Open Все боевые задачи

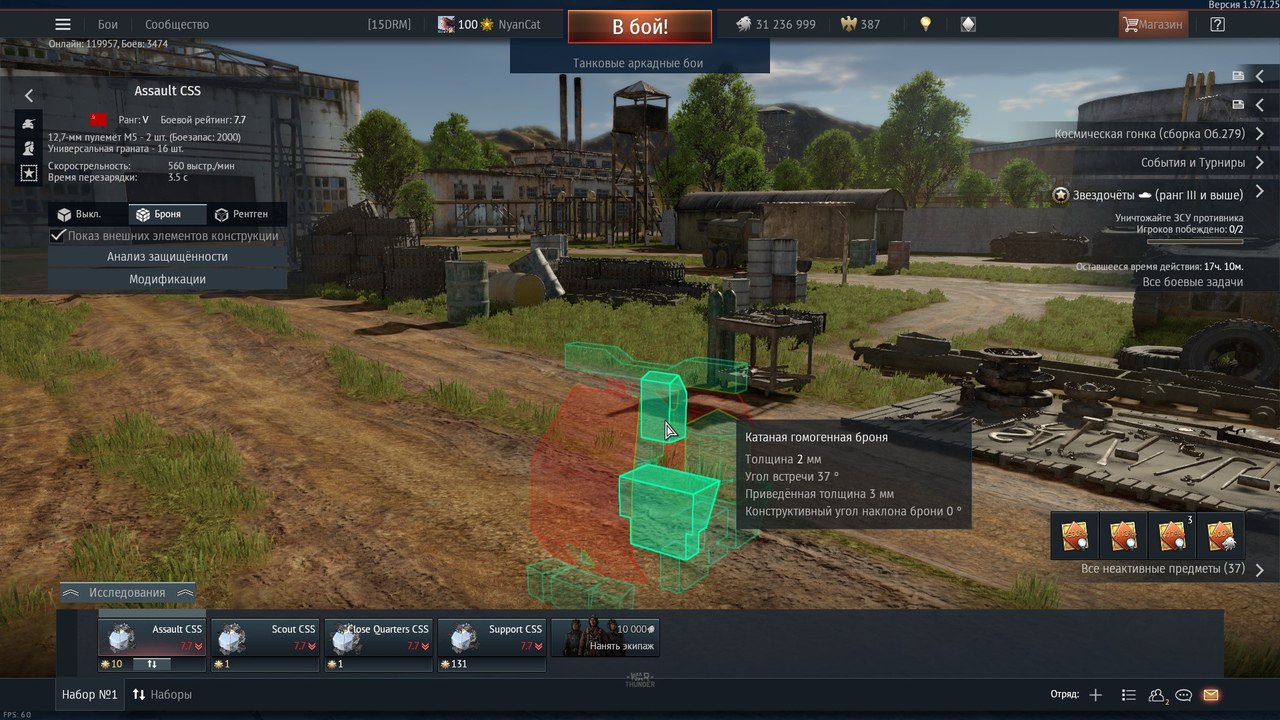coord(1192,282)
